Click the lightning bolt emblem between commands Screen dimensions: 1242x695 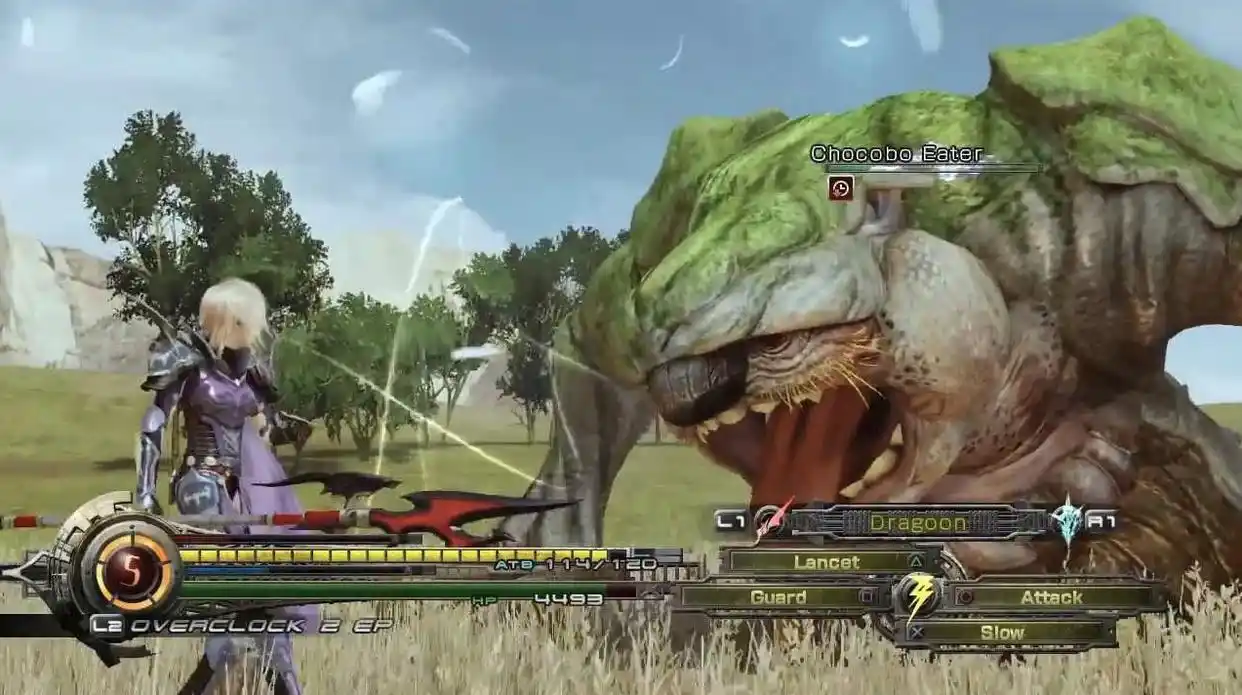[x=919, y=596]
